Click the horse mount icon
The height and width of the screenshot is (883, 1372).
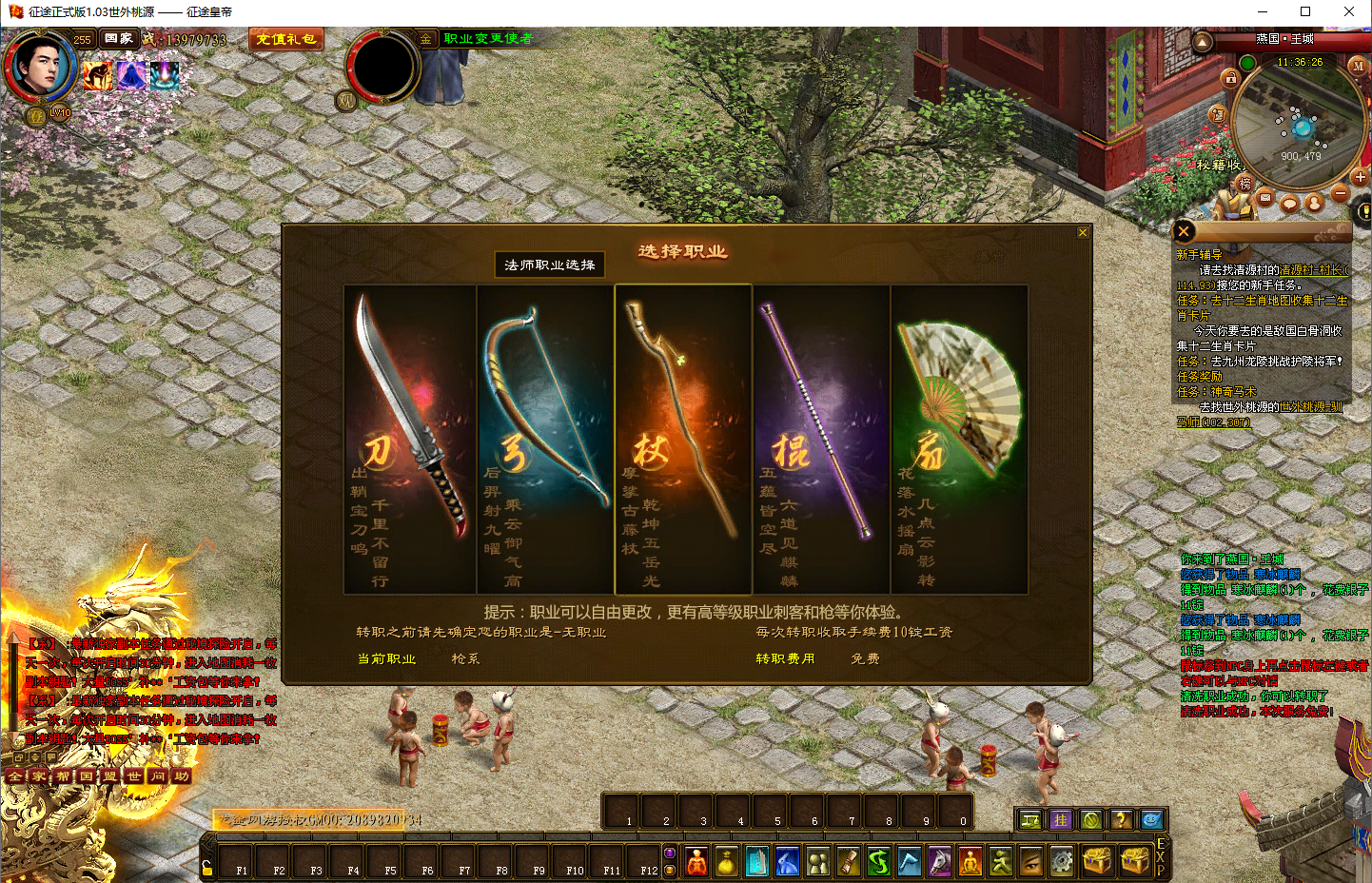click(x=939, y=861)
